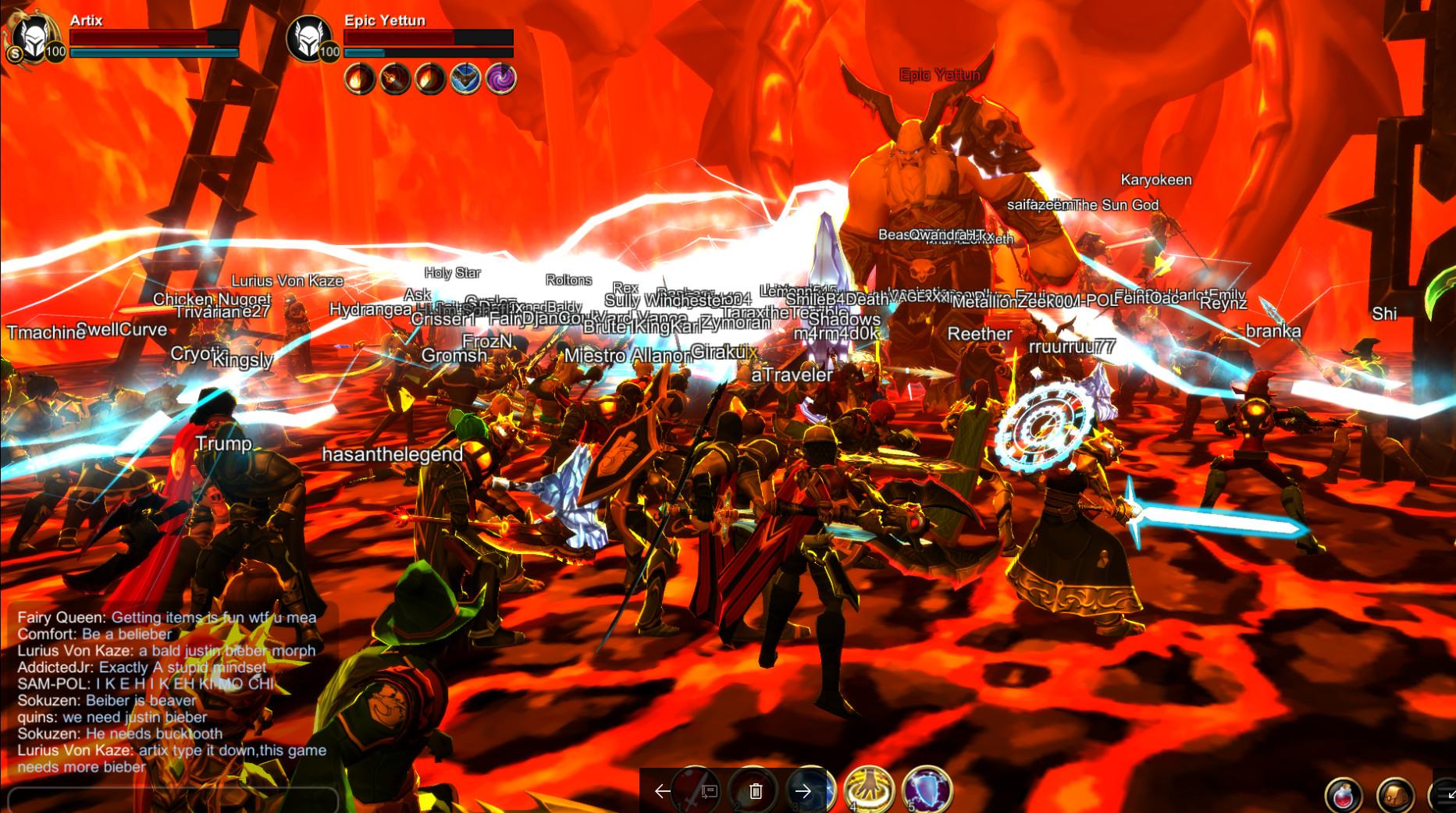Inspect the blue boot status effect icon
Screen dimensions: 1456x813
point(465,80)
